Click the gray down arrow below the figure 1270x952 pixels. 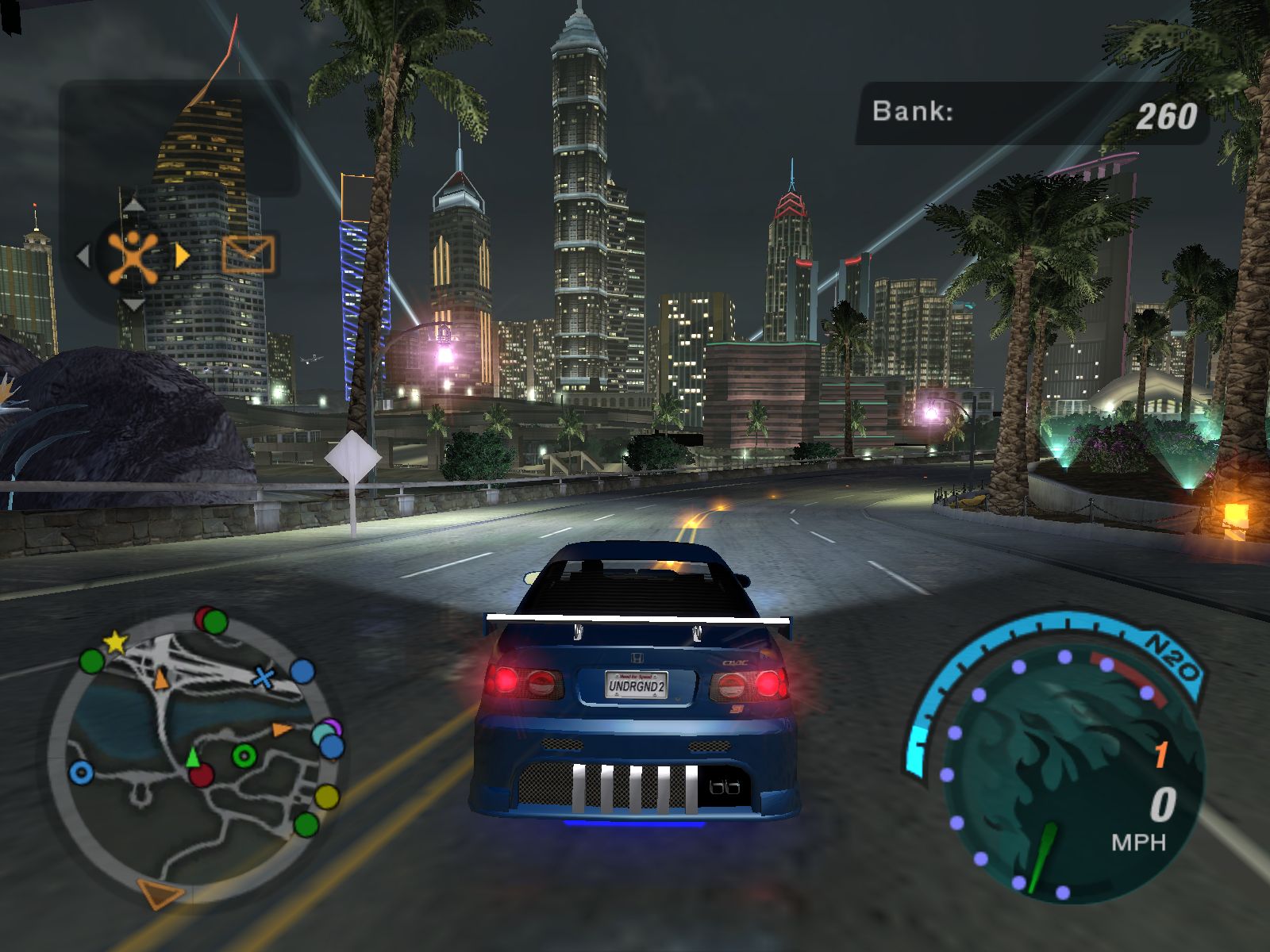[x=133, y=304]
